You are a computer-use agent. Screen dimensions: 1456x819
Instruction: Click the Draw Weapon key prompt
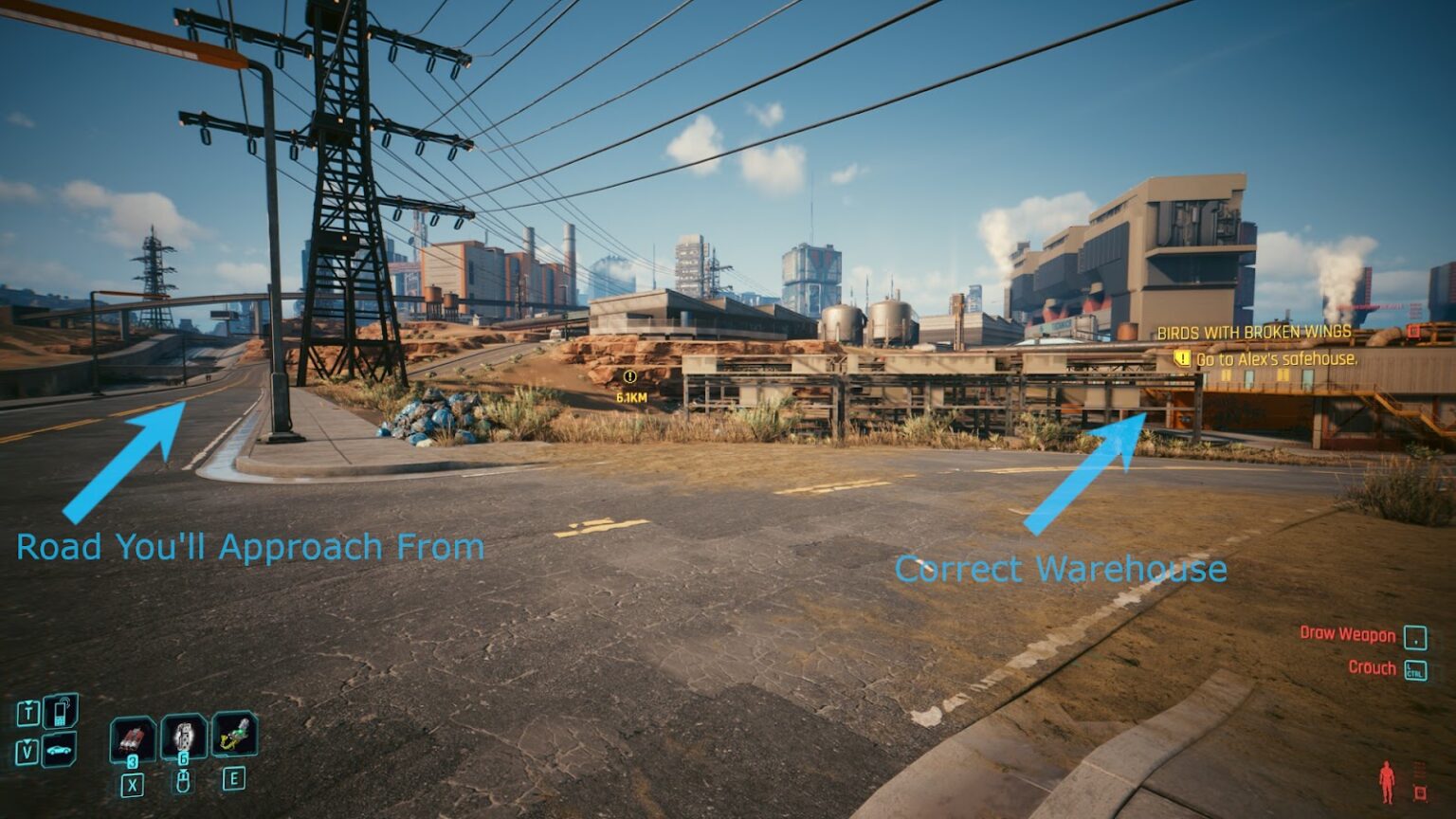(x=1416, y=637)
